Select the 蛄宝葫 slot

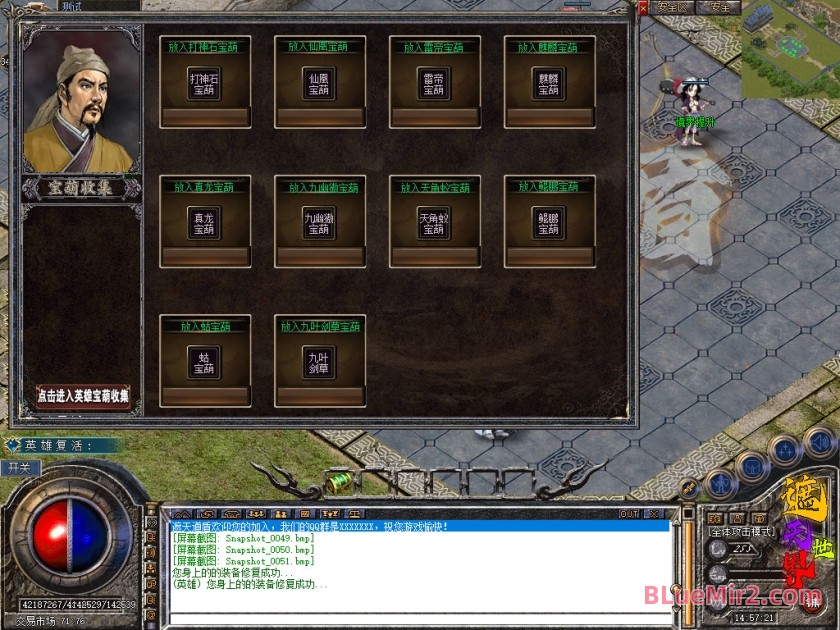point(204,362)
